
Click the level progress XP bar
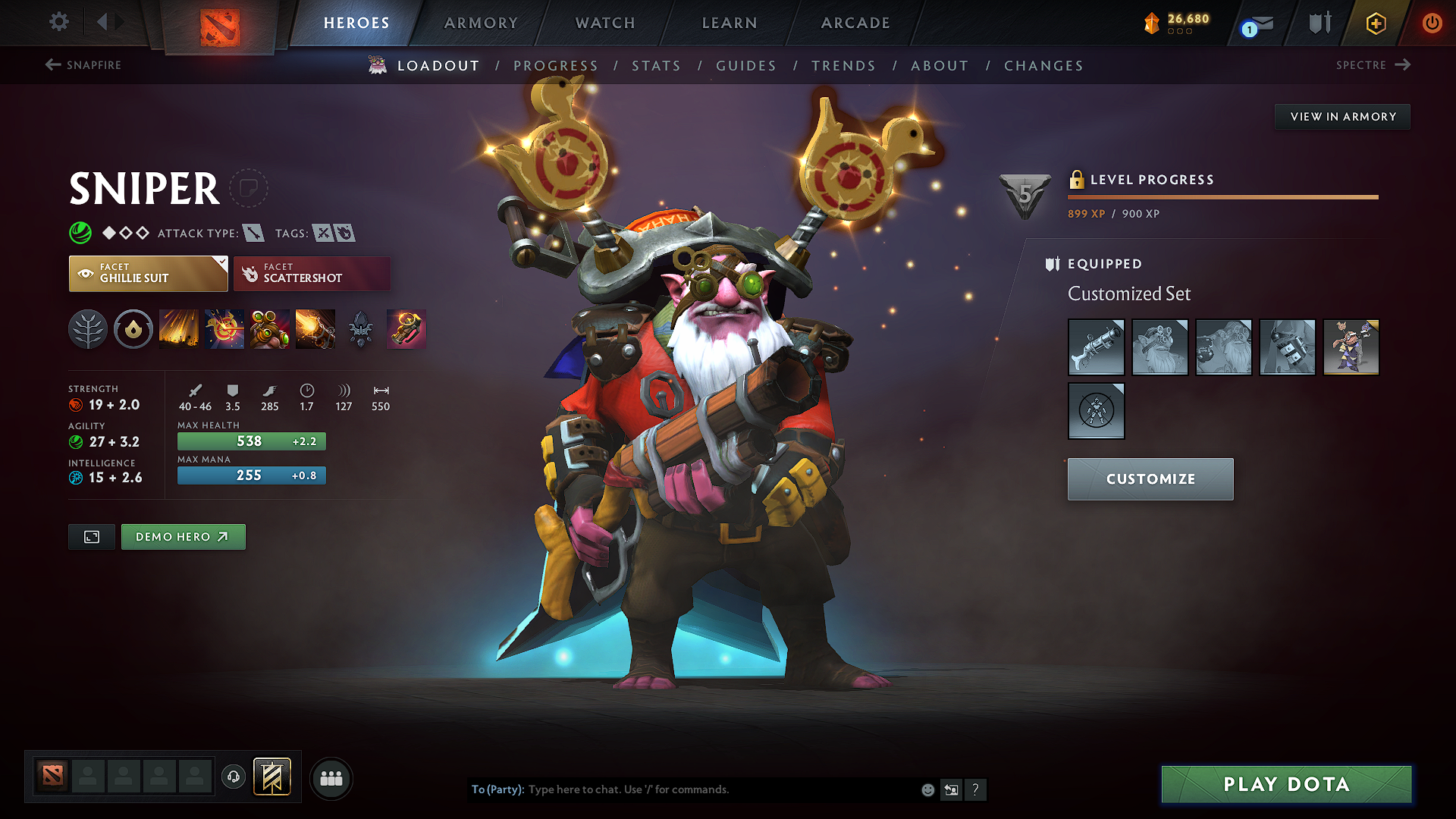click(x=1222, y=196)
